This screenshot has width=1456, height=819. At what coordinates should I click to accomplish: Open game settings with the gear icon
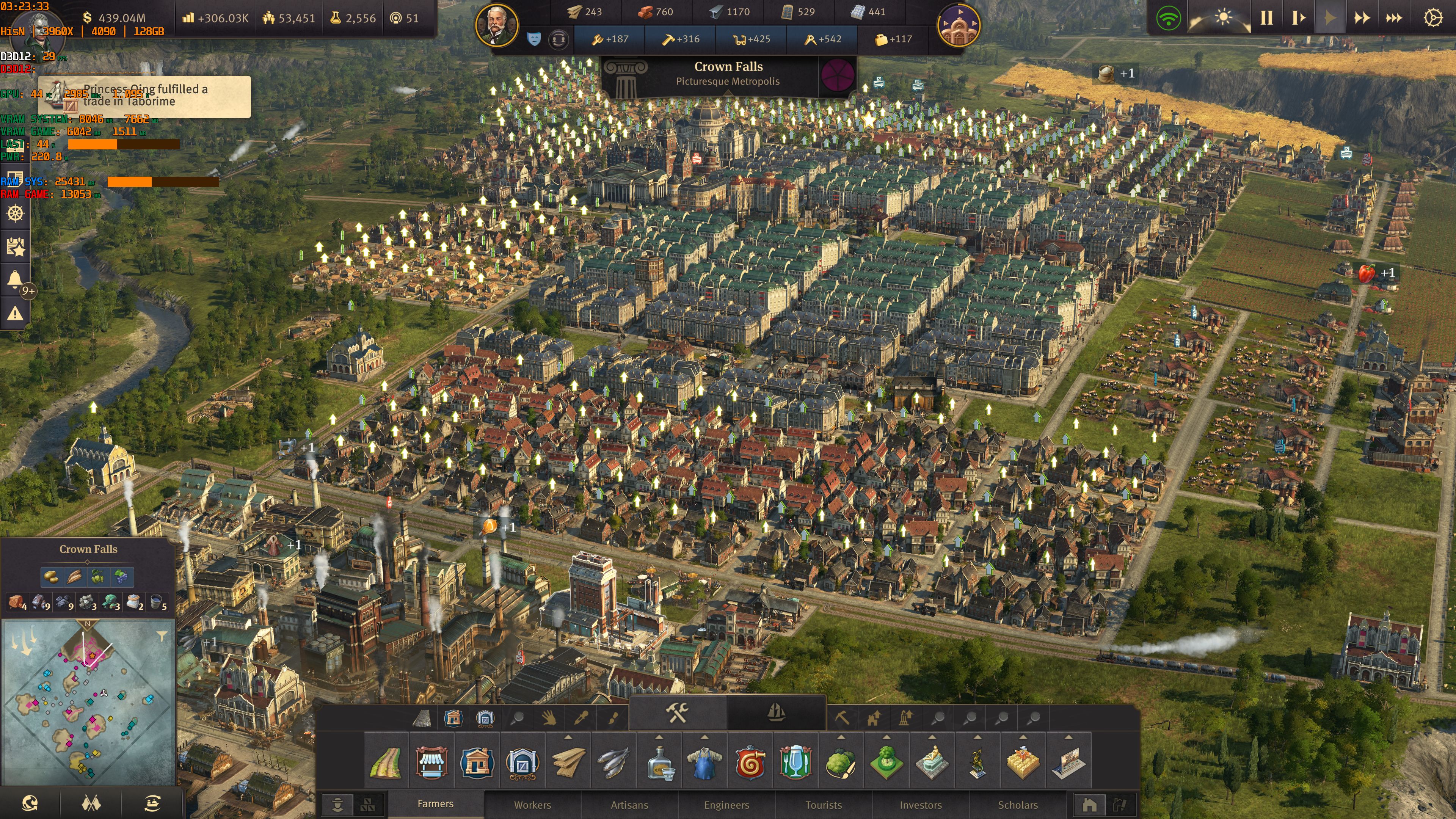click(x=1433, y=18)
